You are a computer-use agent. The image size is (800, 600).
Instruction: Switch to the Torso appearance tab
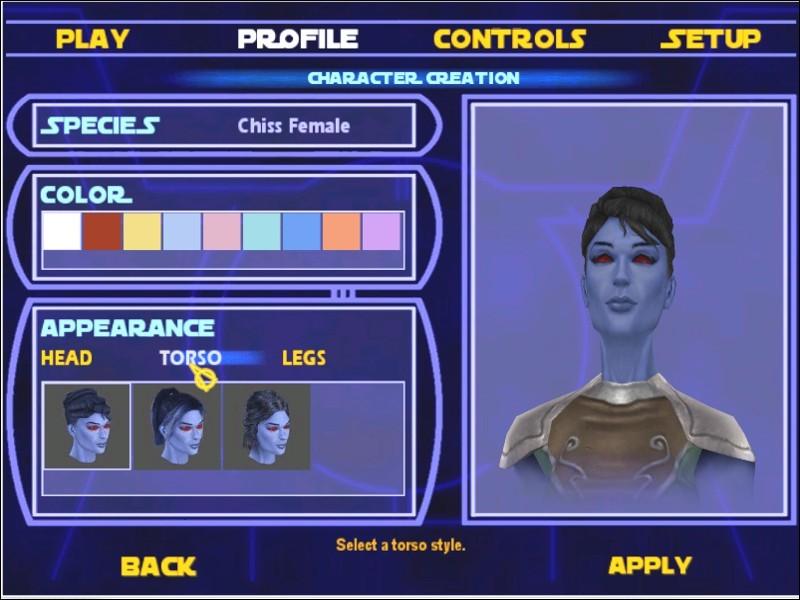click(190, 357)
